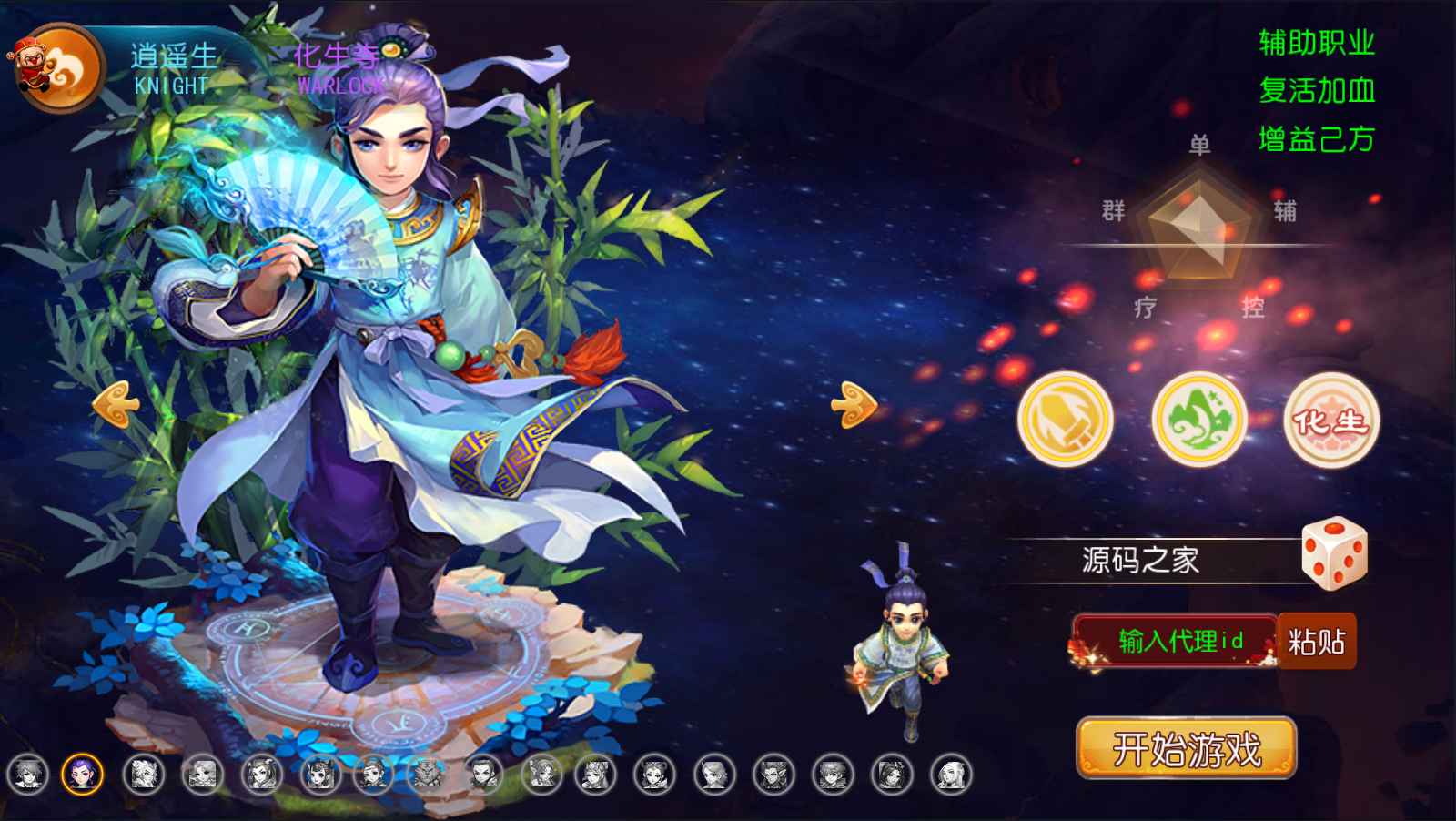This screenshot has width=1456, height=821.
Task: Choose the 化生 sect icon
Action: [x=1331, y=420]
